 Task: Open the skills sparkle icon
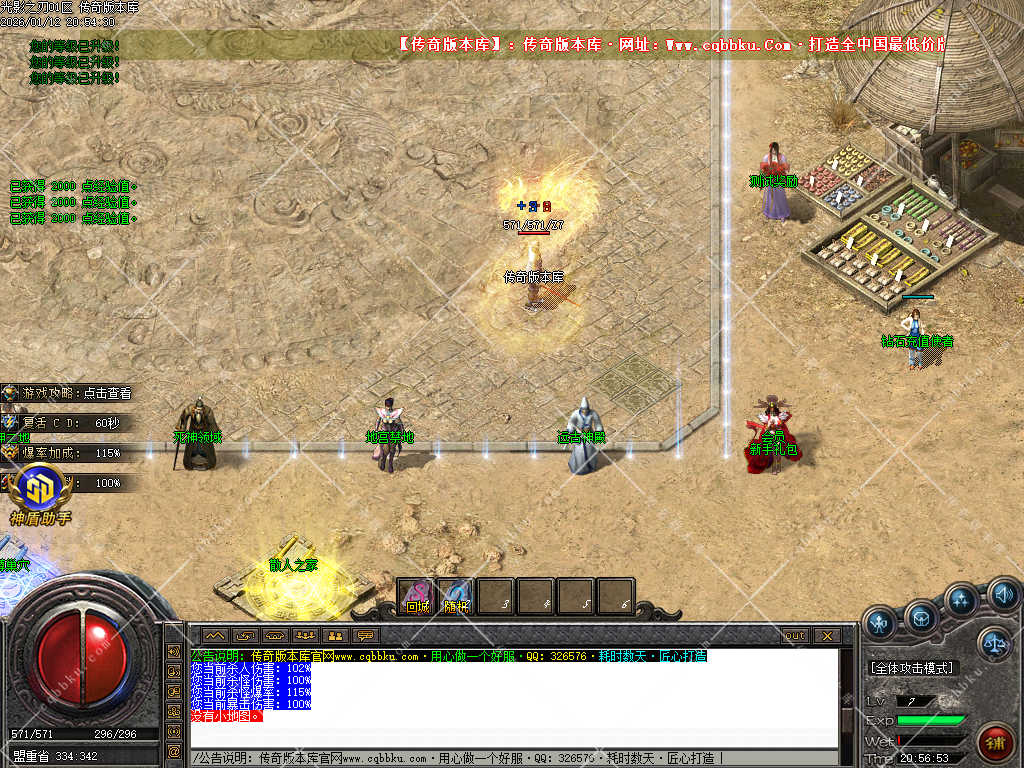coord(961,600)
